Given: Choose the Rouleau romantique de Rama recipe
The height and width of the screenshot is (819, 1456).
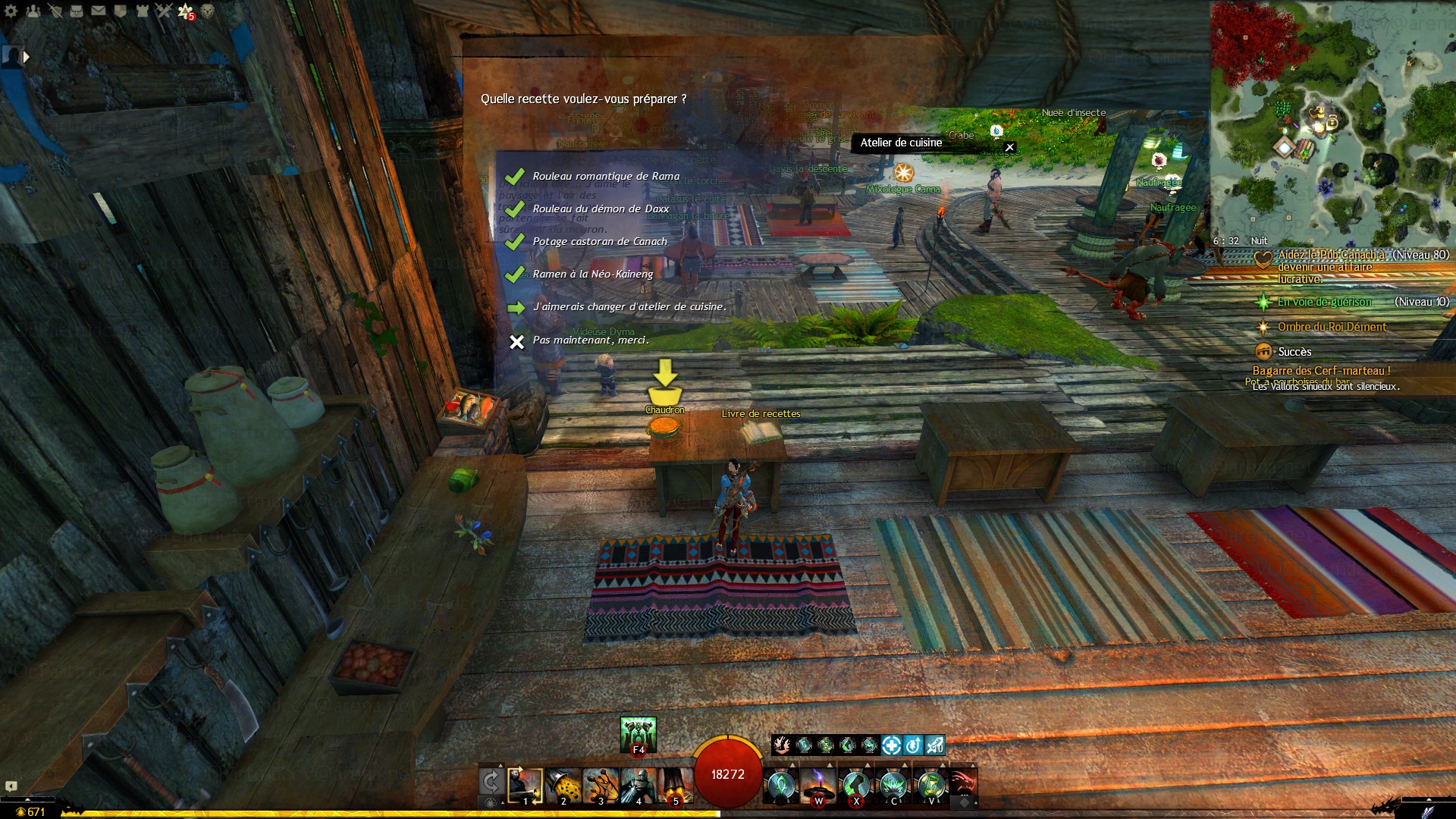Looking at the screenshot, I should pos(605,176).
